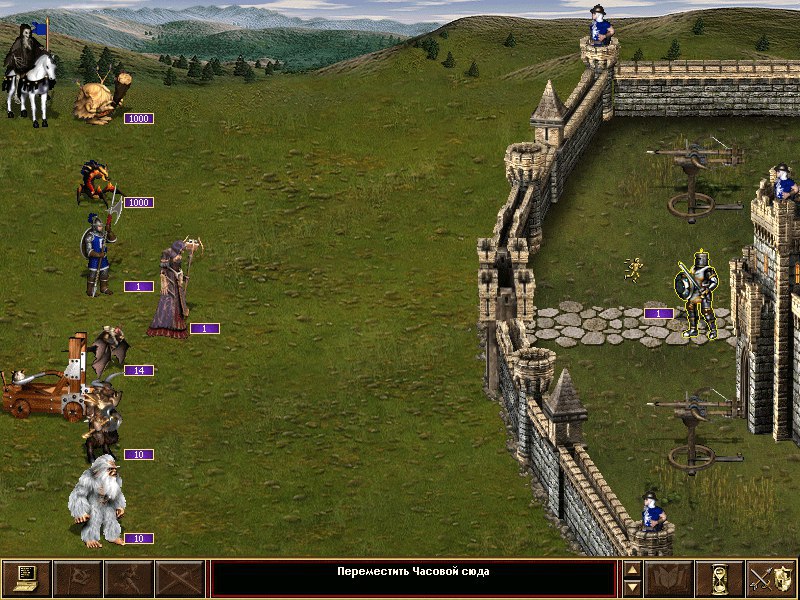Move combat log down with arrow
The width and height of the screenshot is (800, 600).
[631, 588]
